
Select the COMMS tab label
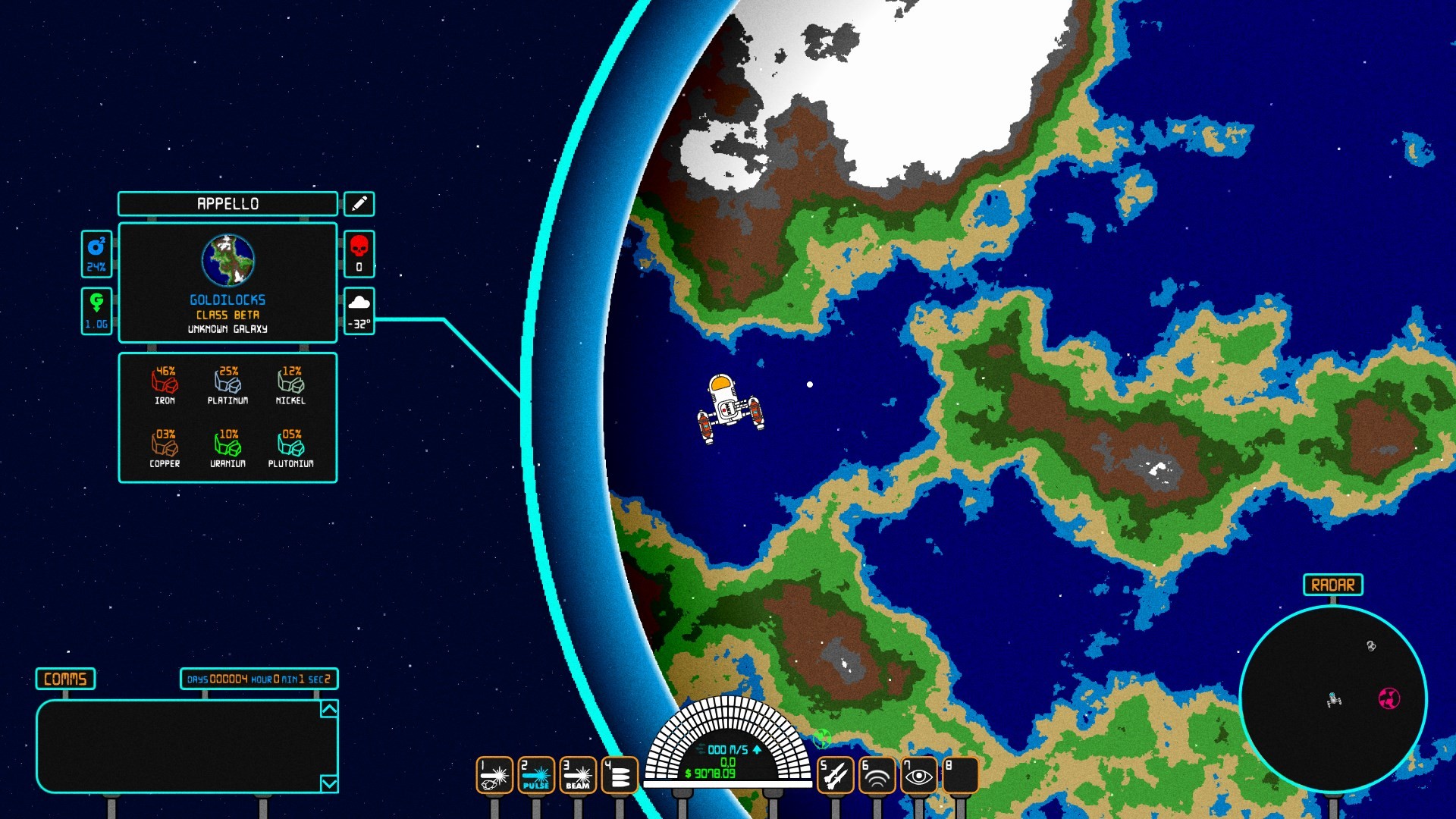64,680
